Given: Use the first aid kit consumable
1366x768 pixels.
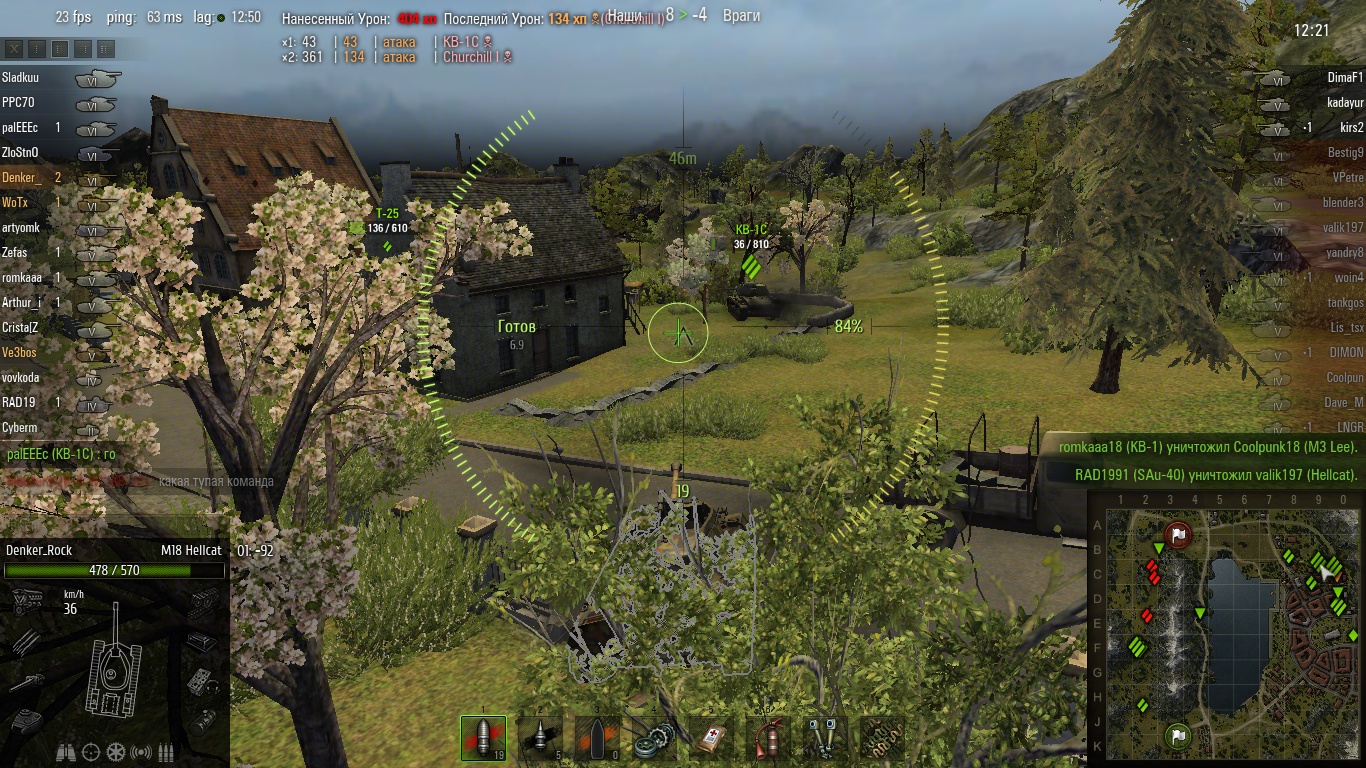Looking at the screenshot, I should tap(711, 738).
